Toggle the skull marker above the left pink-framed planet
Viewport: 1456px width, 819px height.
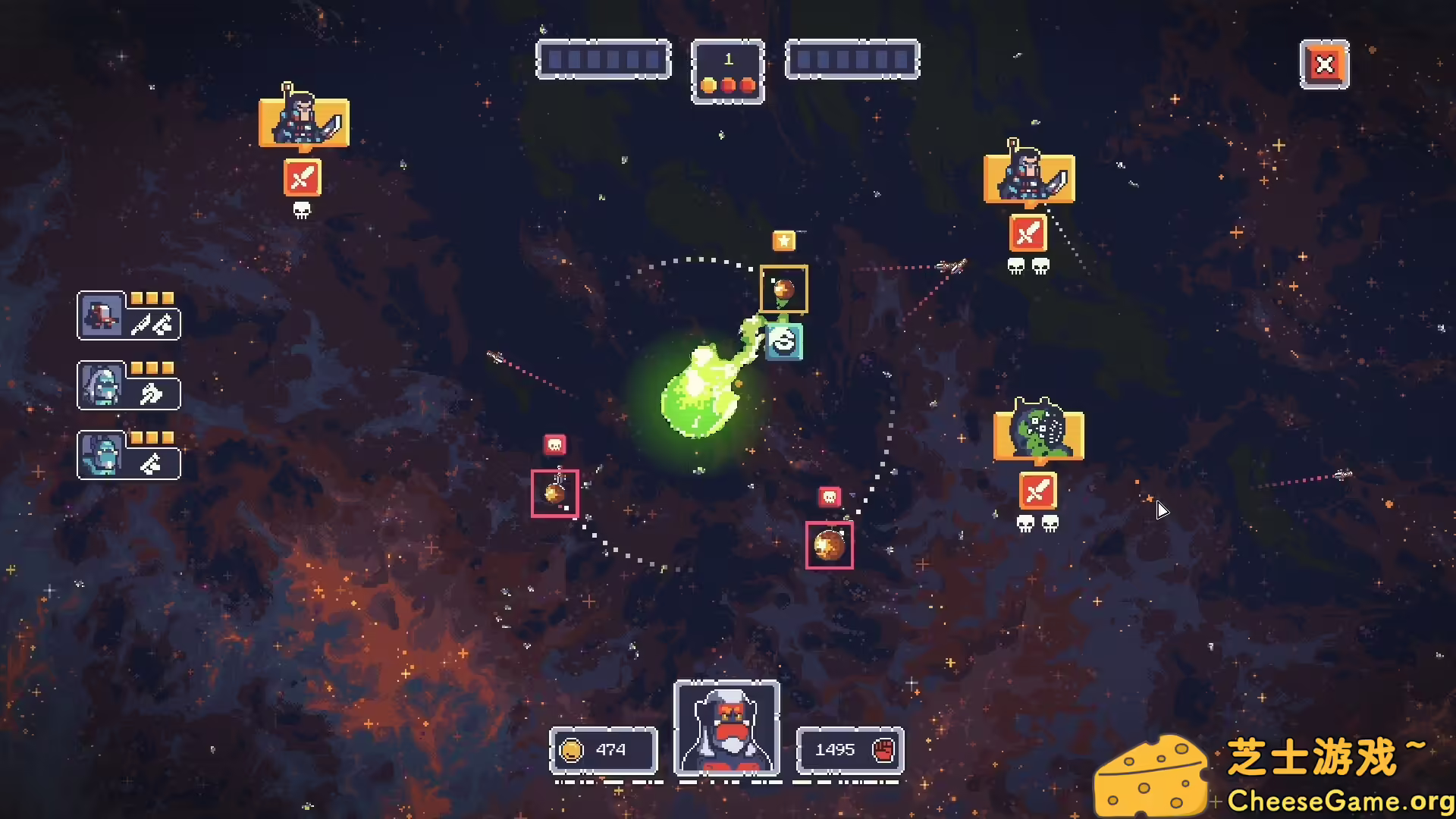click(554, 446)
